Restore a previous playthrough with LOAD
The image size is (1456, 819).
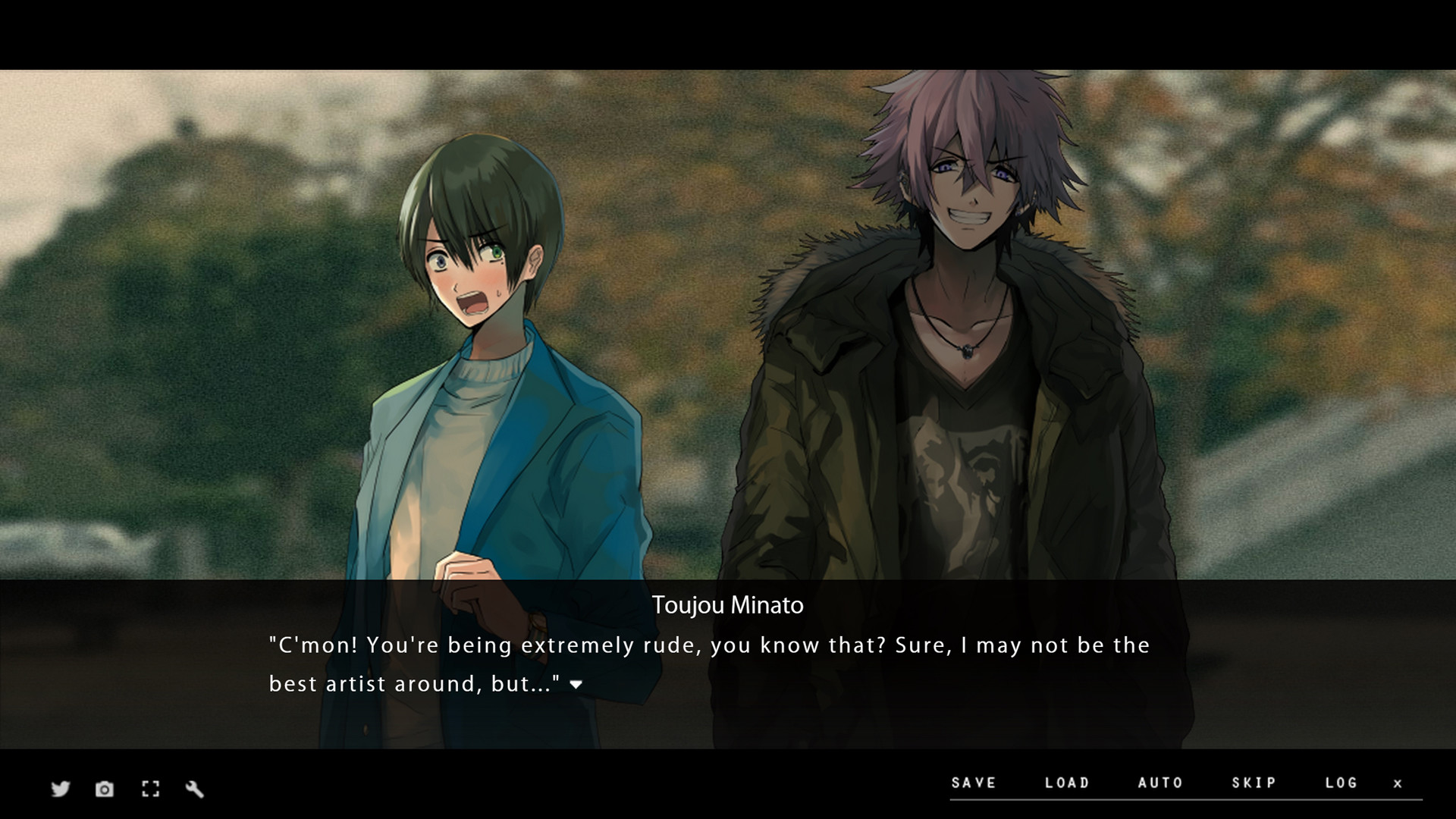(x=1068, y=783)
